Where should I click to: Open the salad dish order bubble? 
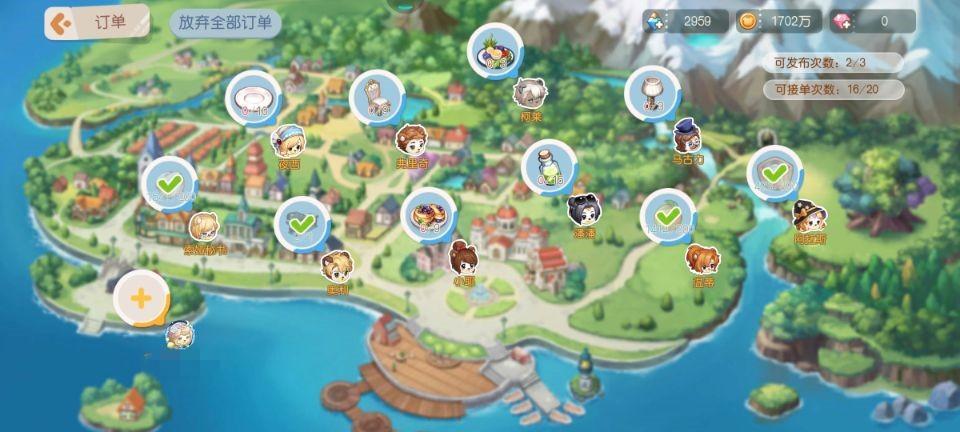click(496, 50)
